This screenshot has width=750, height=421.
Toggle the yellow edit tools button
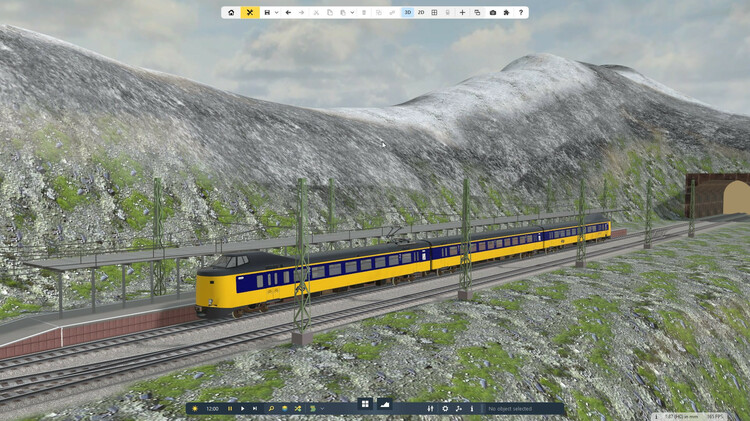250,13
